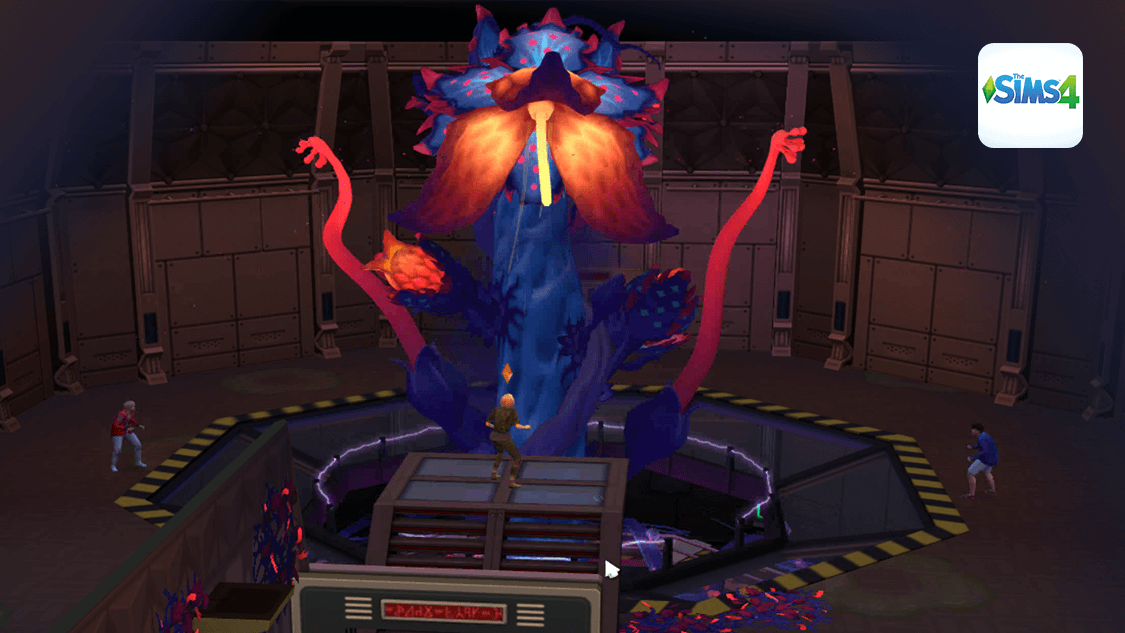Screen dimensions: 1125x633
Task: Click the Sims 4 logo tile
Action: click(x=1030, y=95)
